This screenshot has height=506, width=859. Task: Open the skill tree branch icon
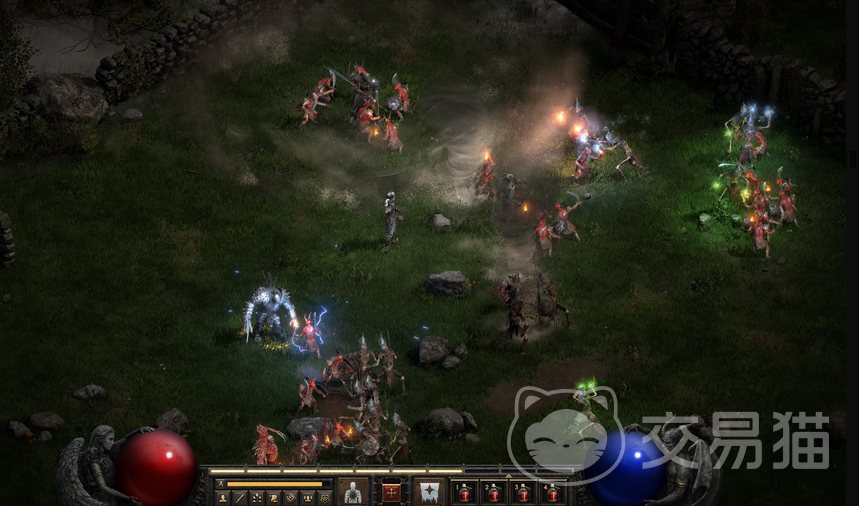pos(258,498)
